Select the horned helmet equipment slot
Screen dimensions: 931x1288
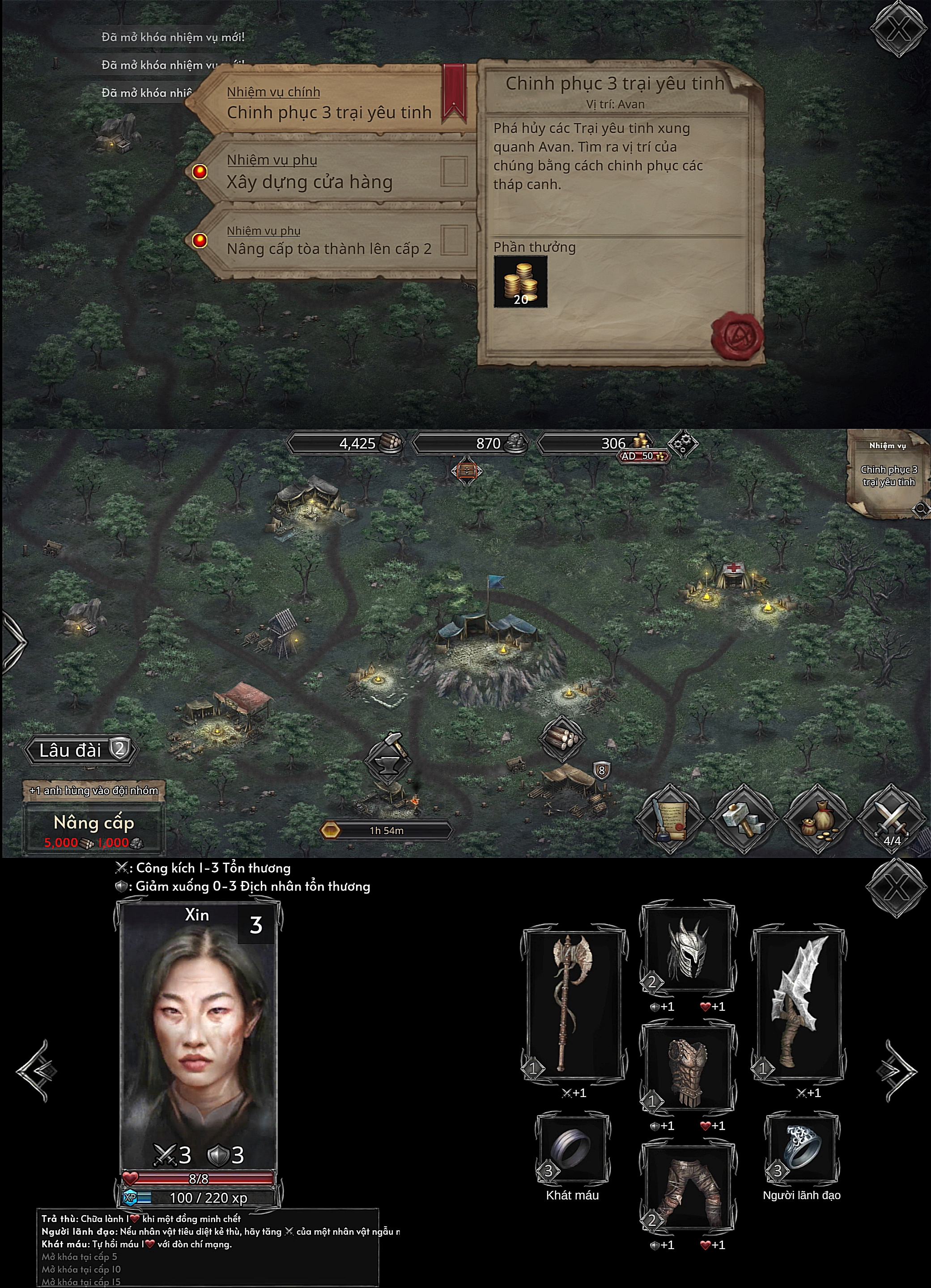click(687, 950)
